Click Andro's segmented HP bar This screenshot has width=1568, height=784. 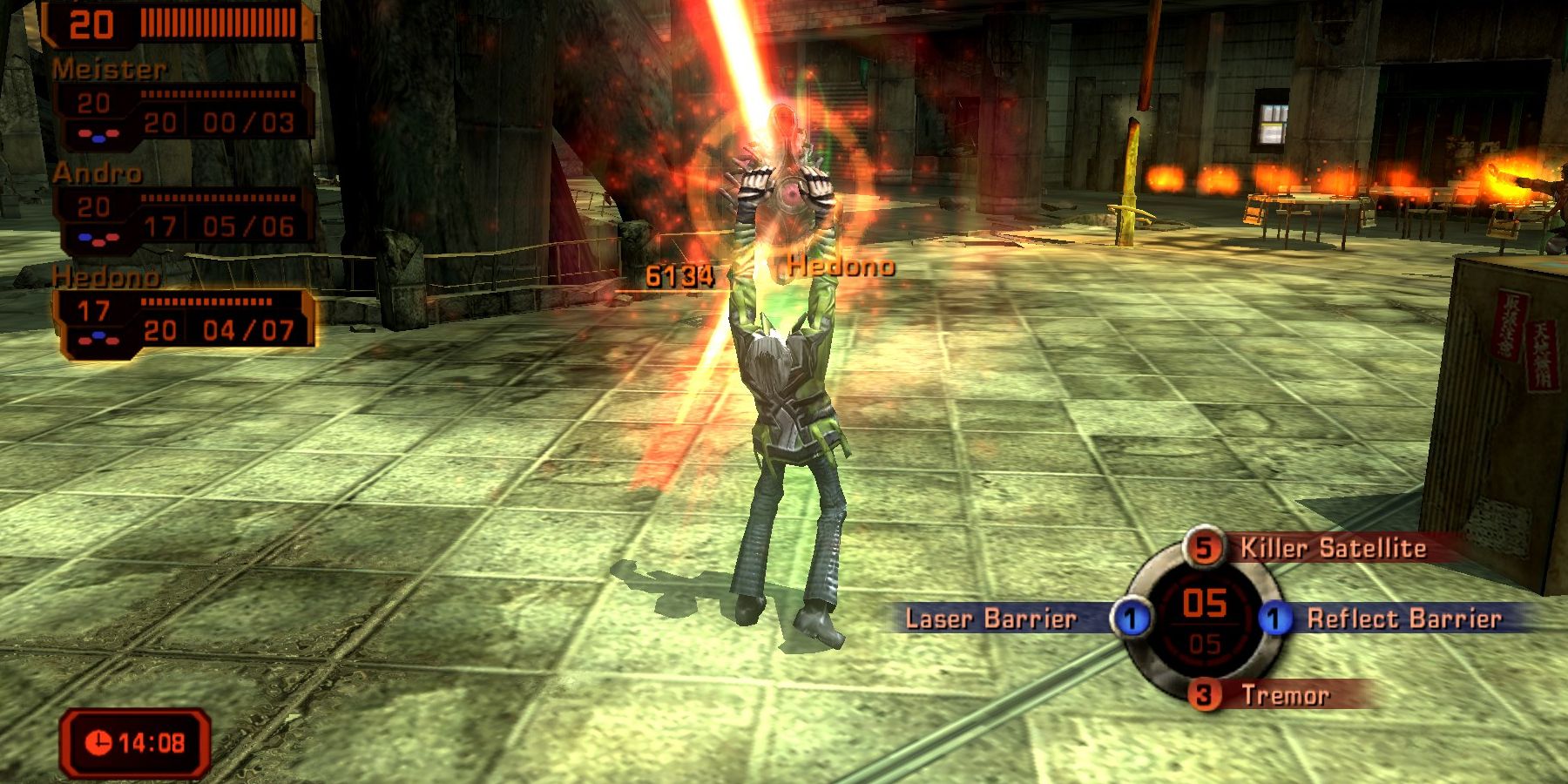click(218, 198)
